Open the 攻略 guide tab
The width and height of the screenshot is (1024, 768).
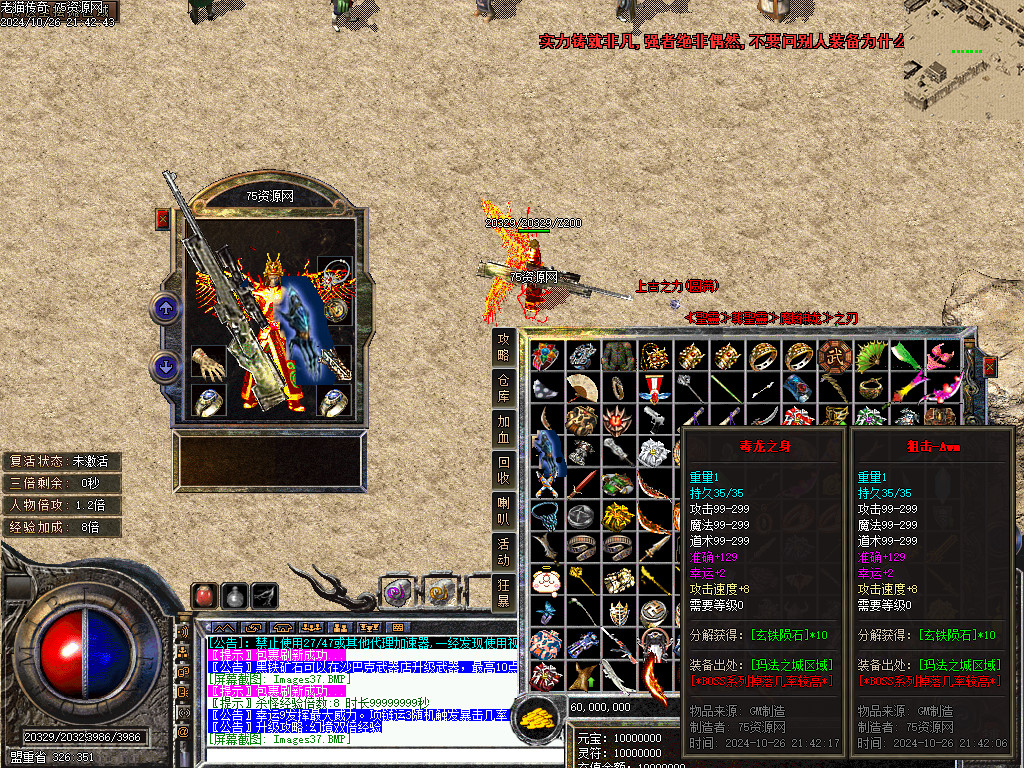pos(505,347)
